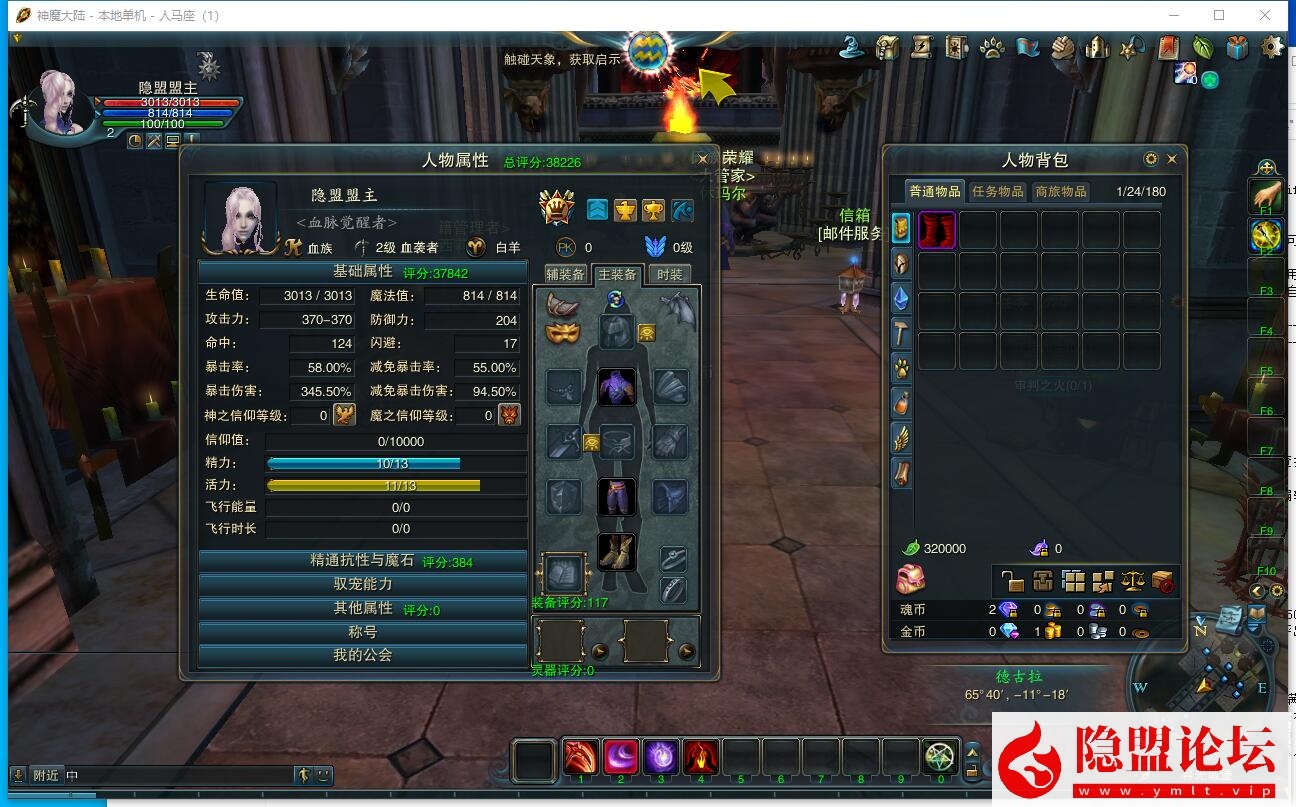Expand the 其他属性 section
The height and width of the screenshot is (807, 1296).
[x=362, y=608]
